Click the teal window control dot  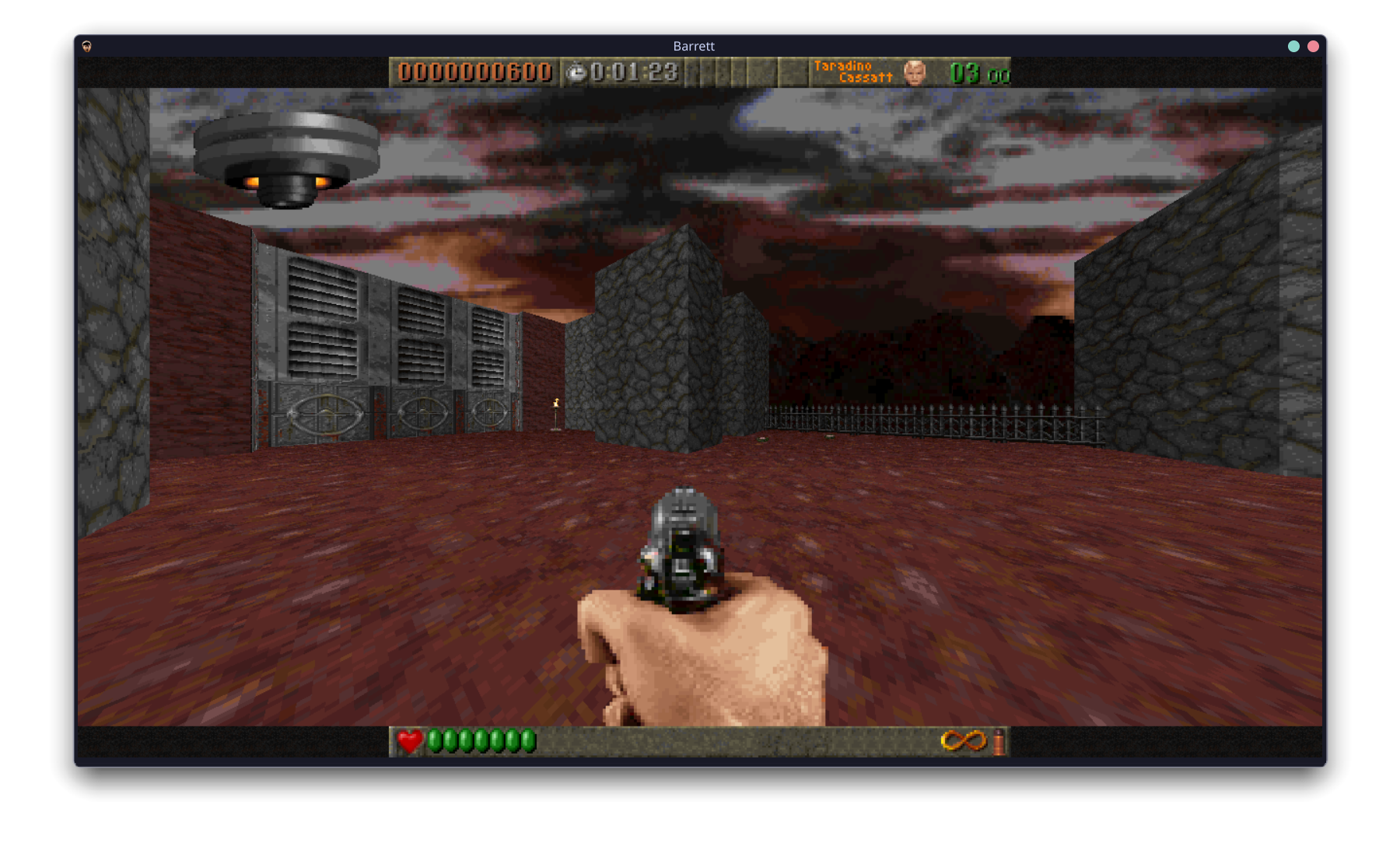(1292, 46)
